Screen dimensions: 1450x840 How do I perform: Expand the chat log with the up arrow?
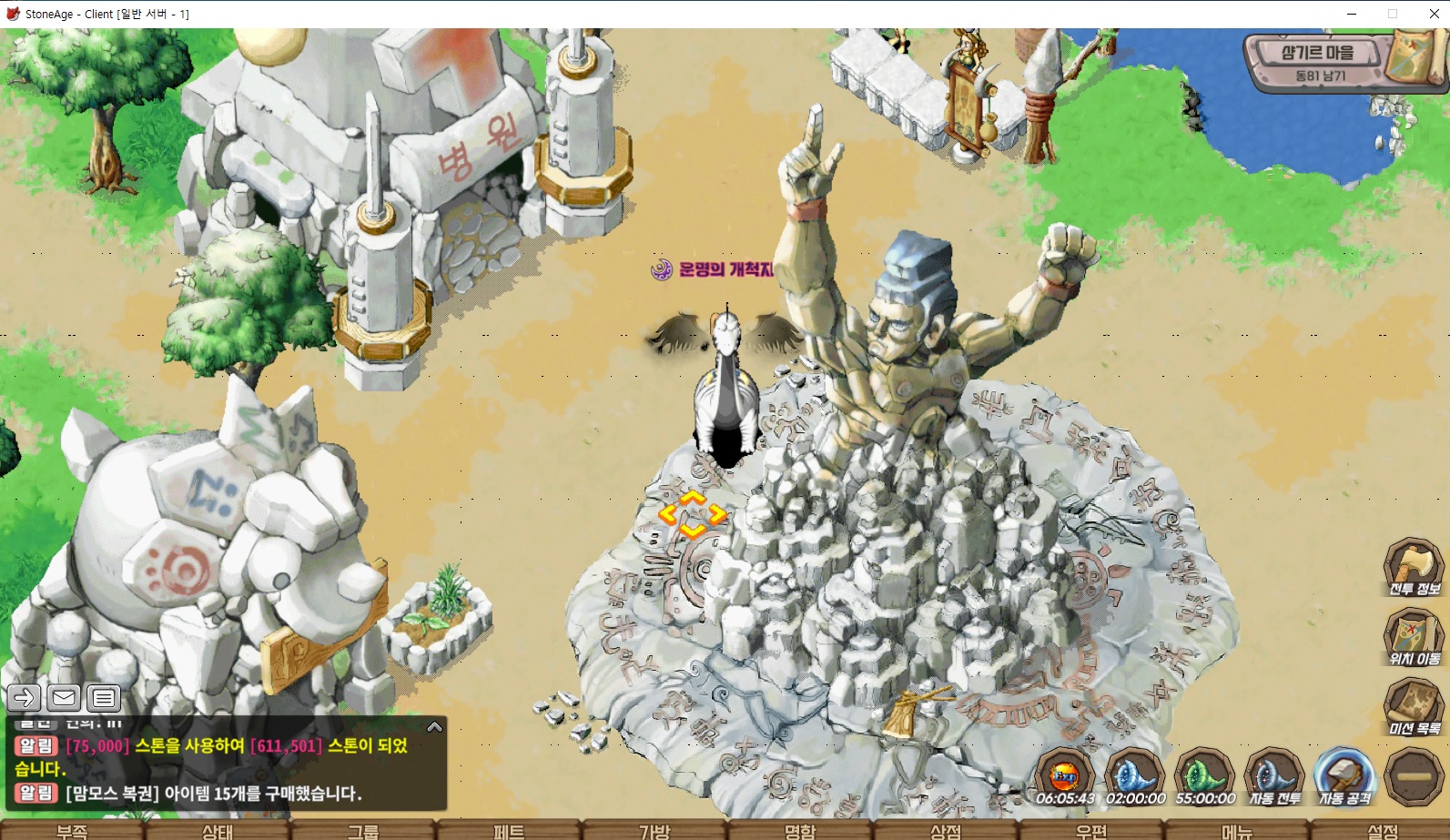[x=434, y=726]
